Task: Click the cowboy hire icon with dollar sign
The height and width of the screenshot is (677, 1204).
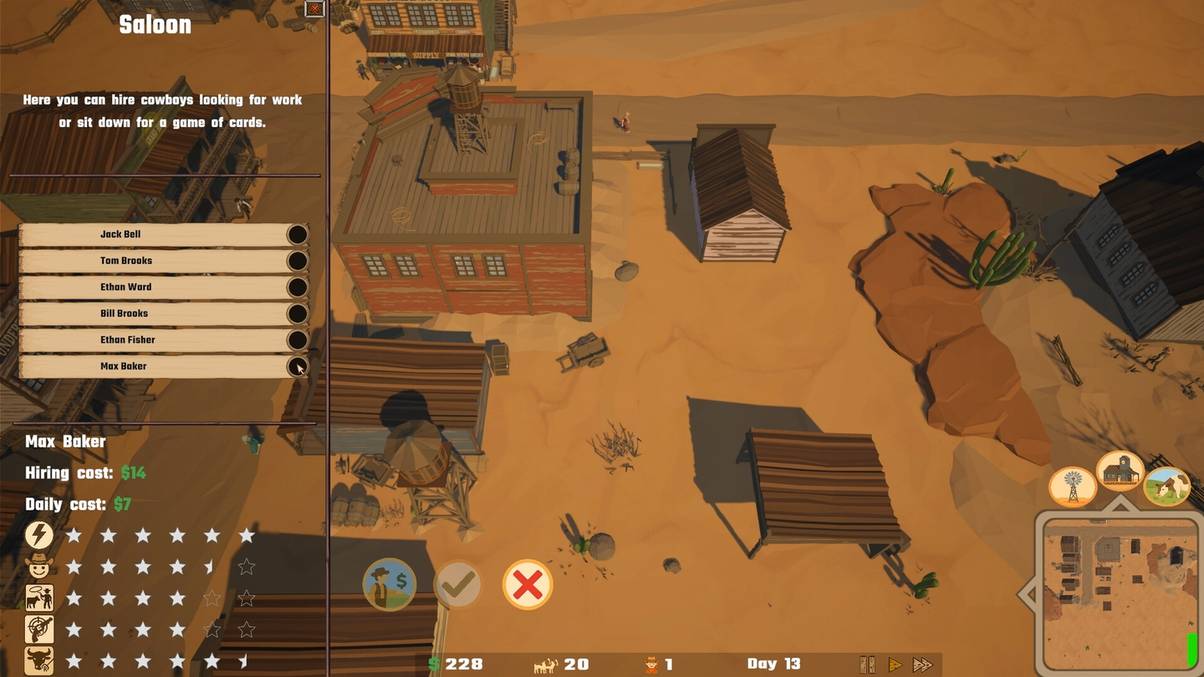Action: click(x=389, y=584)
